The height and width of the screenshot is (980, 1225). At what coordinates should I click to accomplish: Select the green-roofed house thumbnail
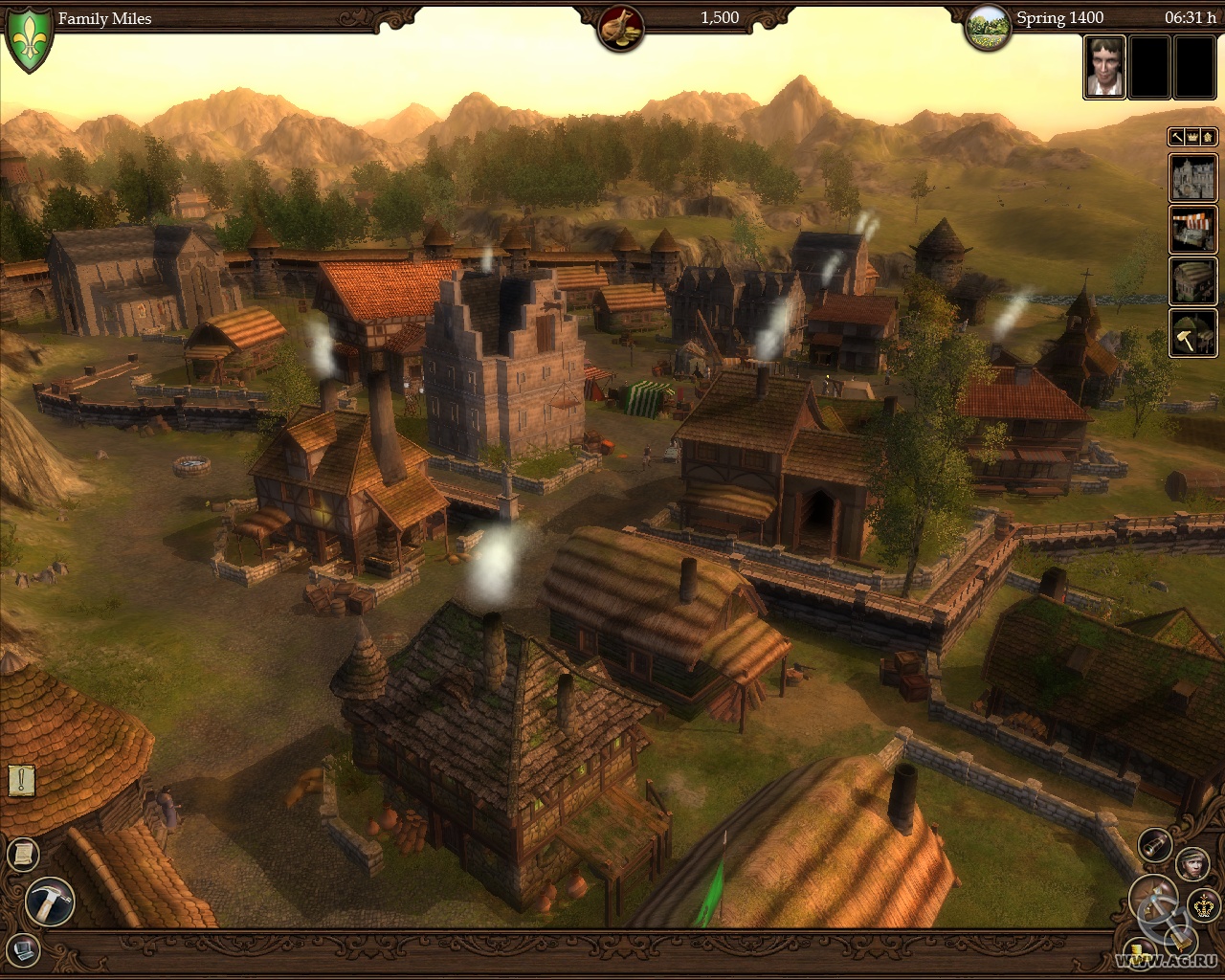[1192, 280]
